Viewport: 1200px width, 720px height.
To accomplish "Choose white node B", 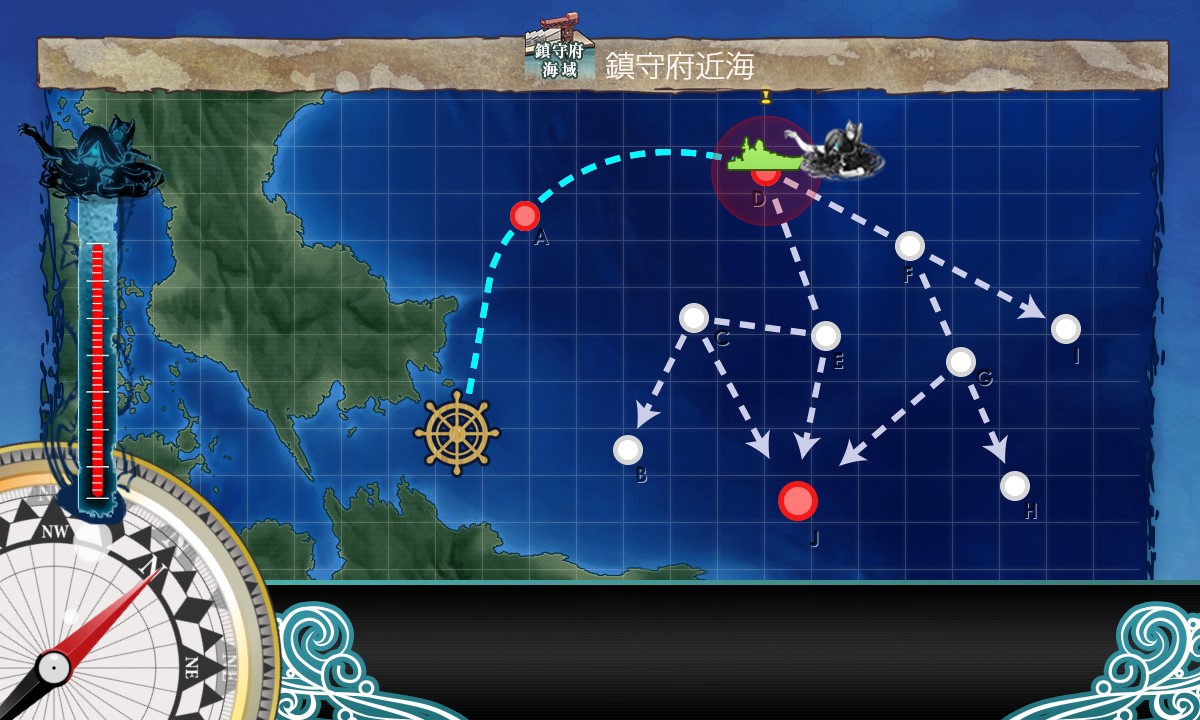I will tap(628, 450).
